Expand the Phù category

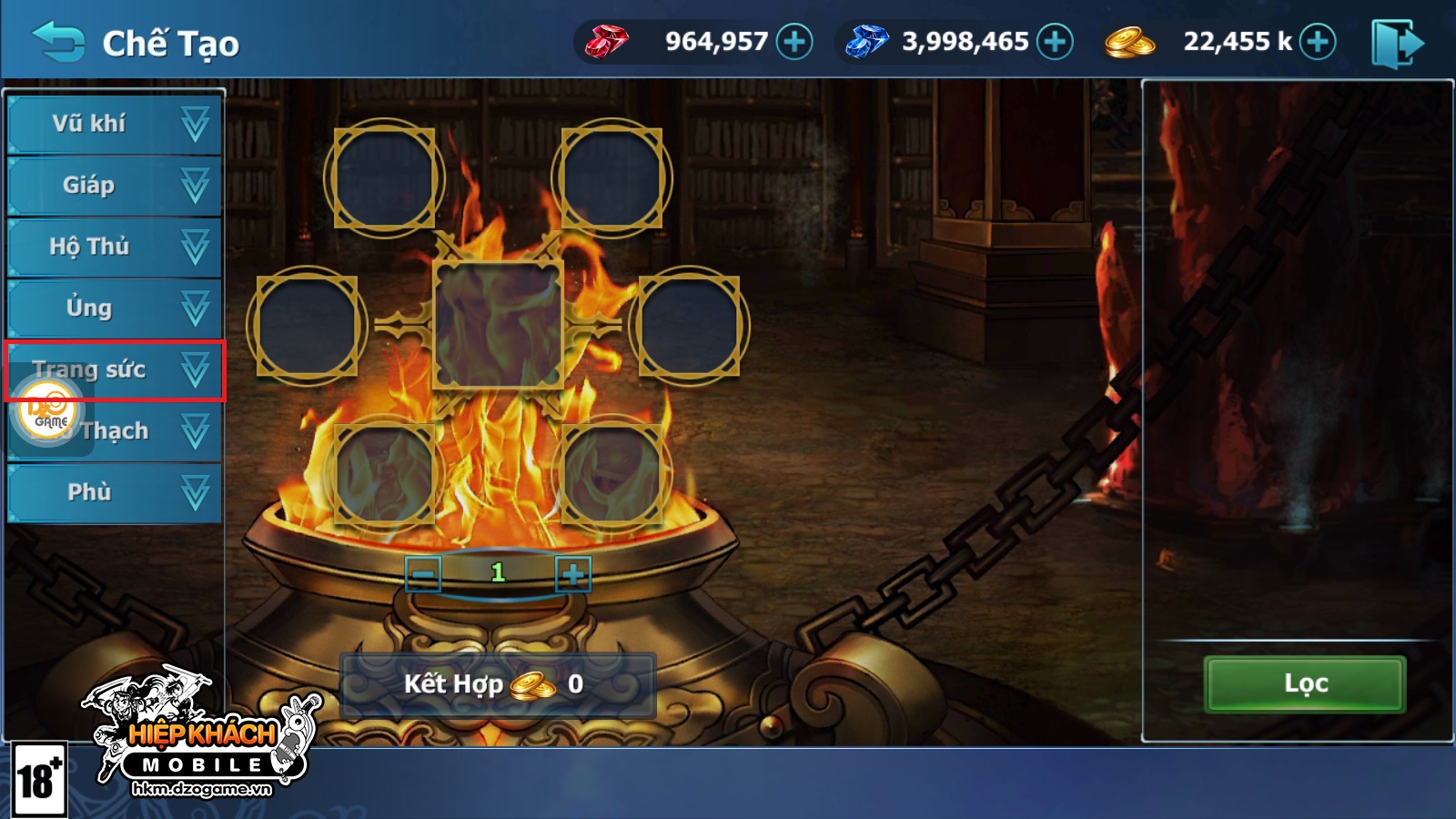115,492
